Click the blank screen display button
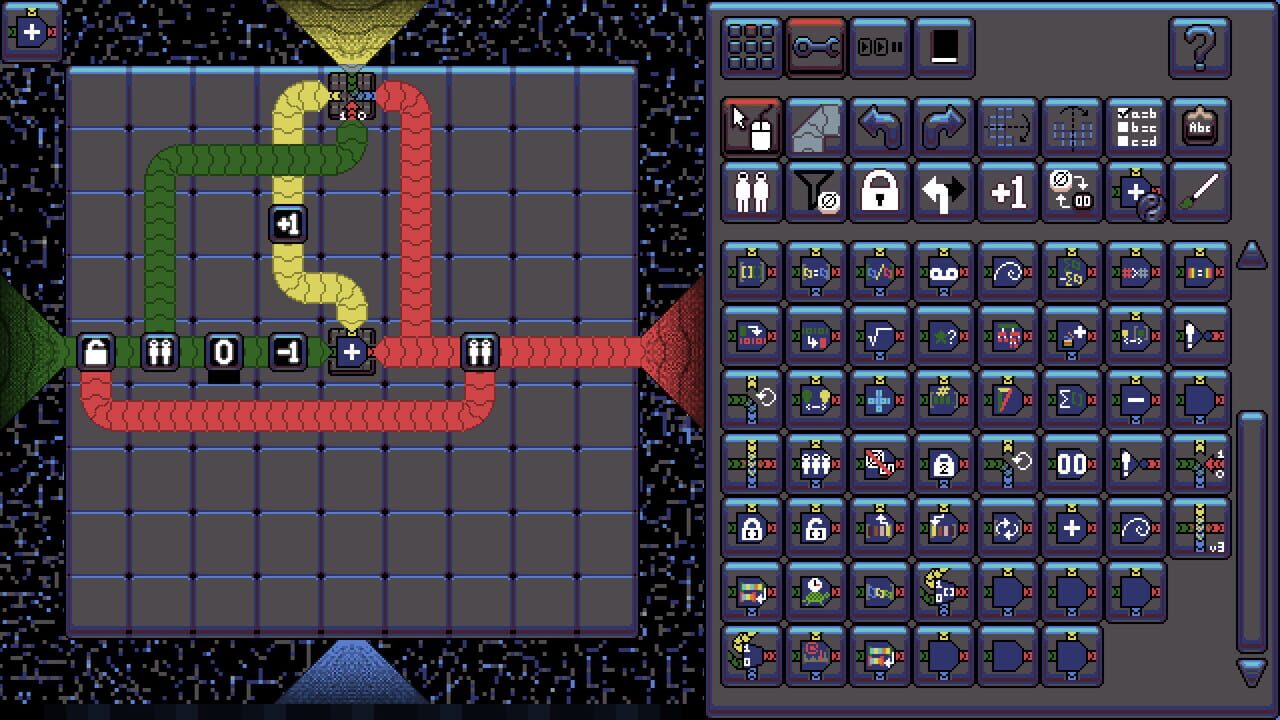The width and height of the screenshot is (1280, 720). (945, 46)
